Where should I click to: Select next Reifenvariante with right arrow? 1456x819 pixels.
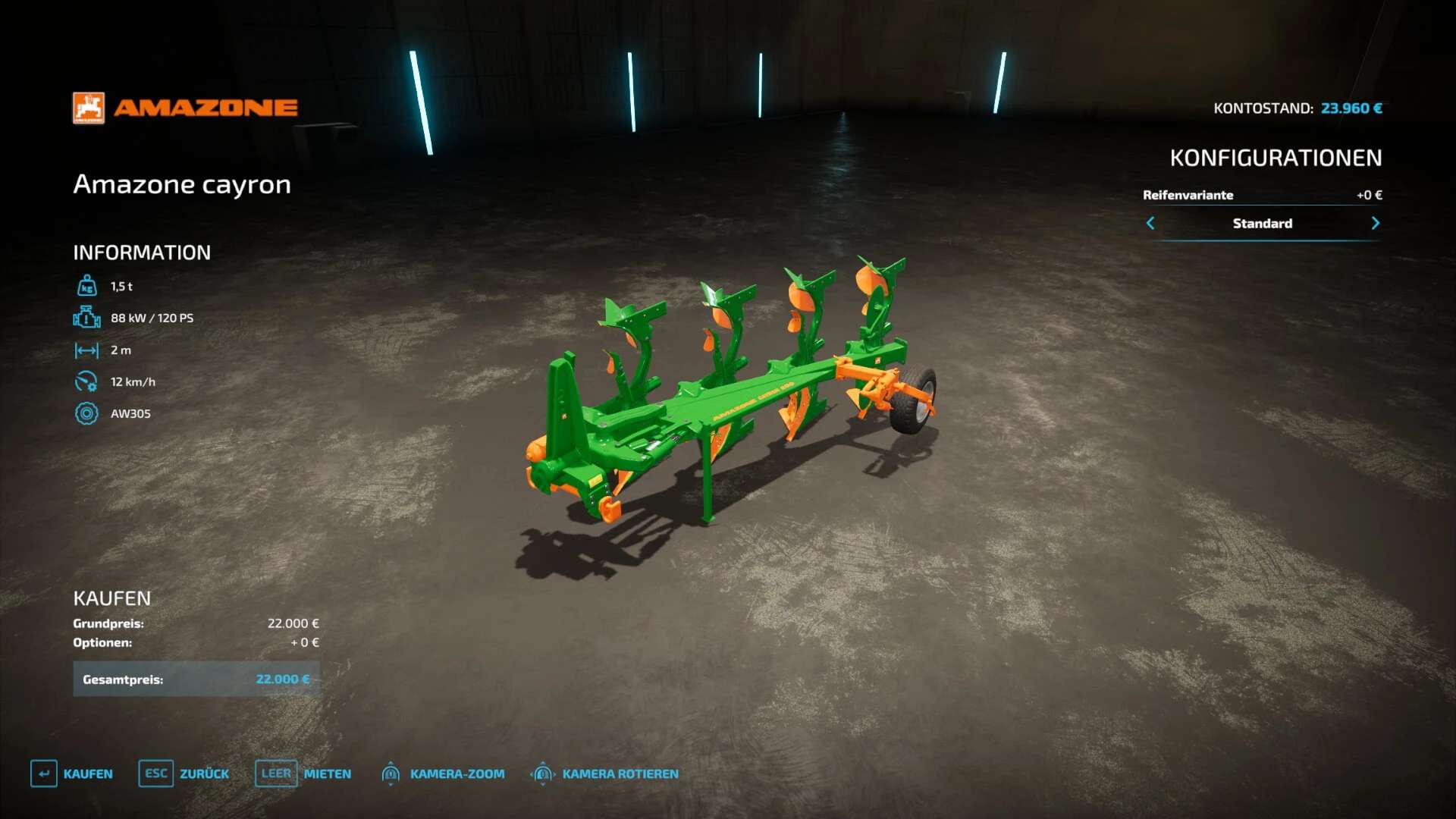tap(1375, 223)
